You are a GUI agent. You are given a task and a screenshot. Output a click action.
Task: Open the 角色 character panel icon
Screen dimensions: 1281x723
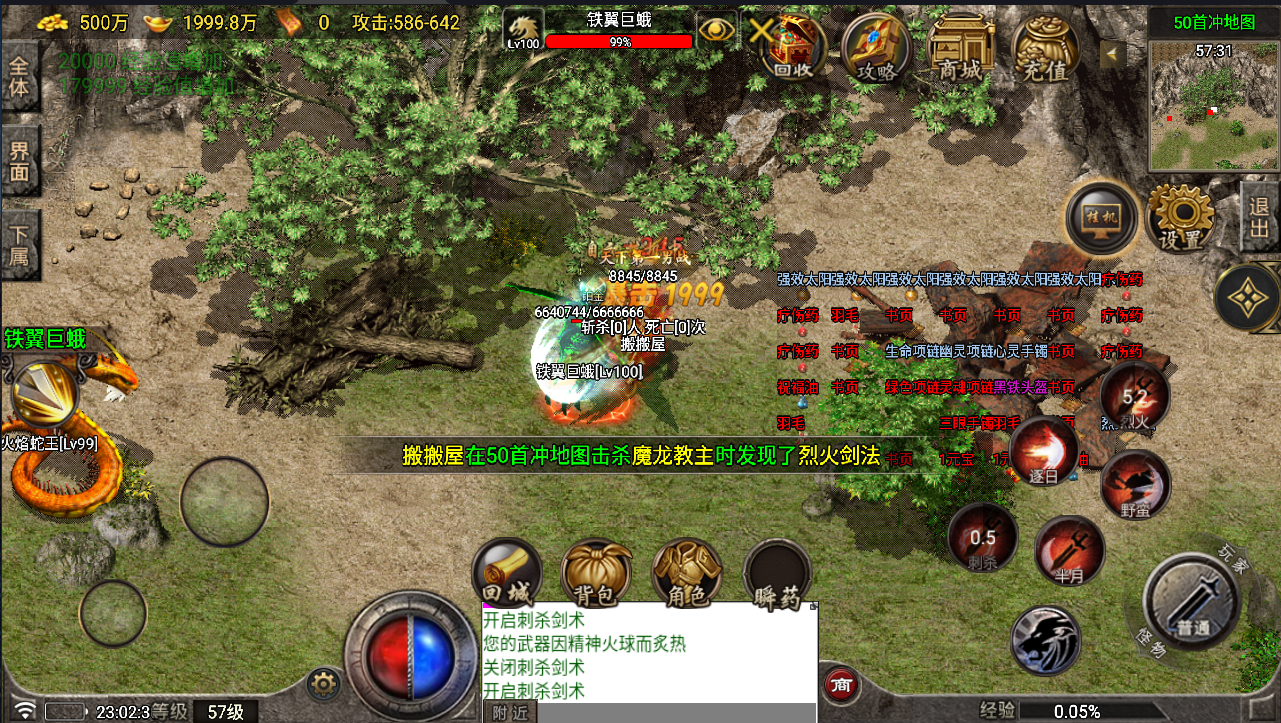[686, 575]
